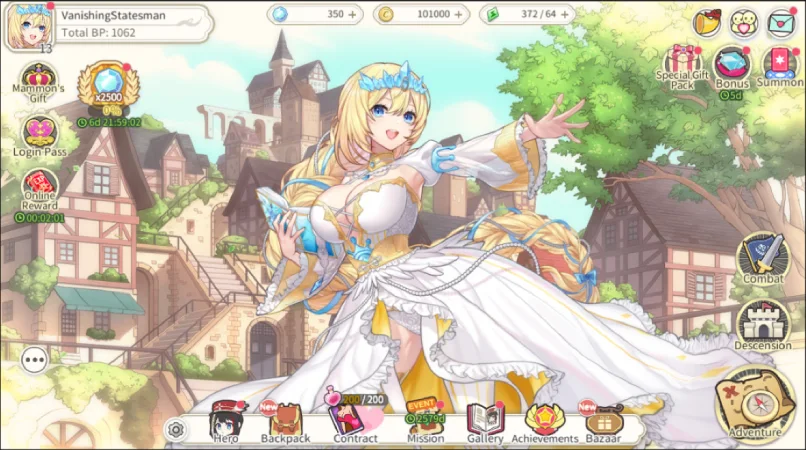This screenshot has width=806, height=450.
Task: Enter Combat mode
Action: [x=762, y=257]
